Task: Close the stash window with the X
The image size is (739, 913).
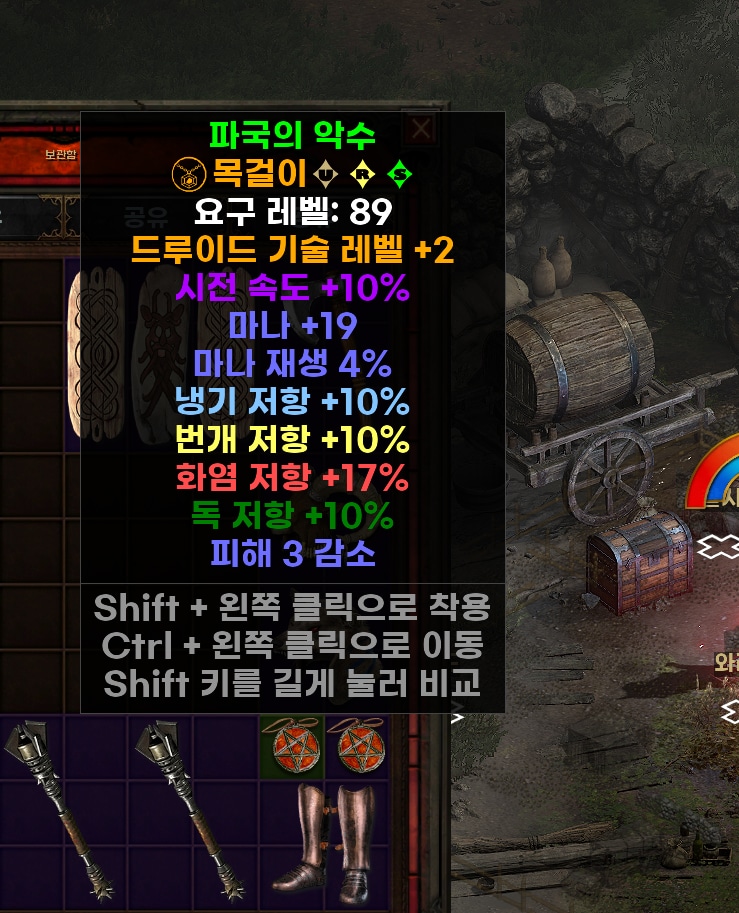Action: 421,128
